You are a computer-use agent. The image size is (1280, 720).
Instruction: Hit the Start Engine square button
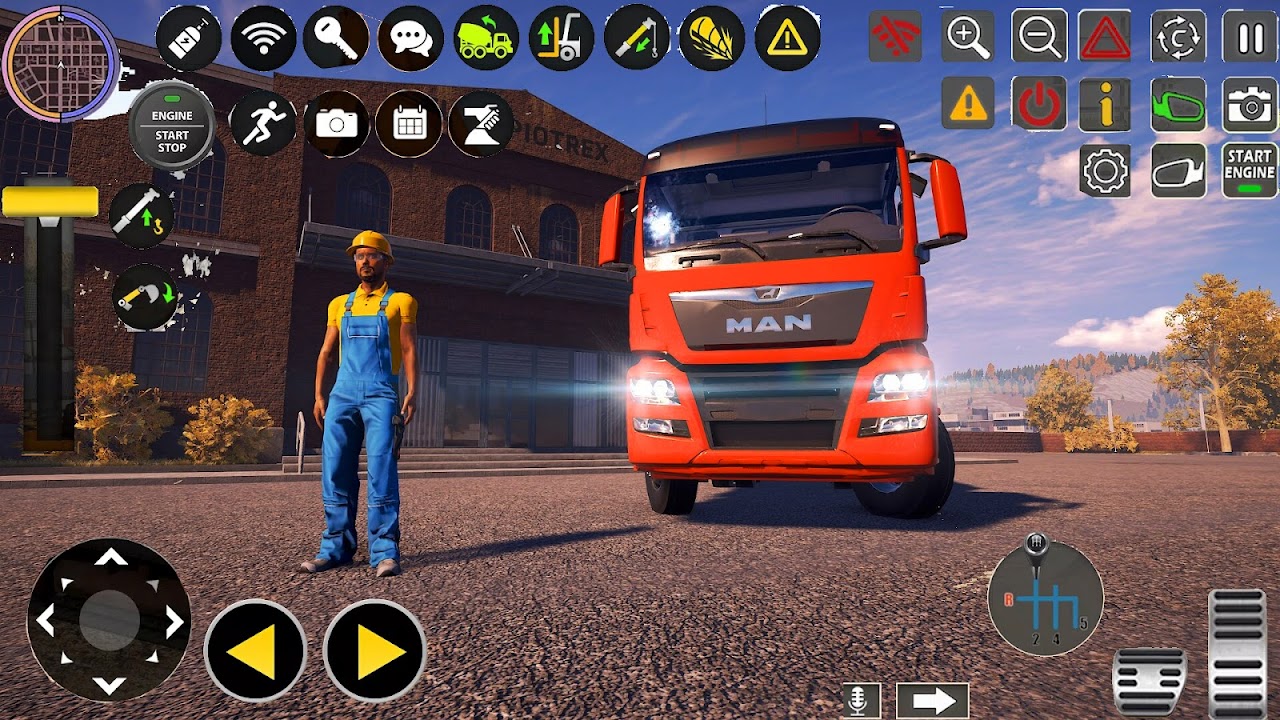1250,171
